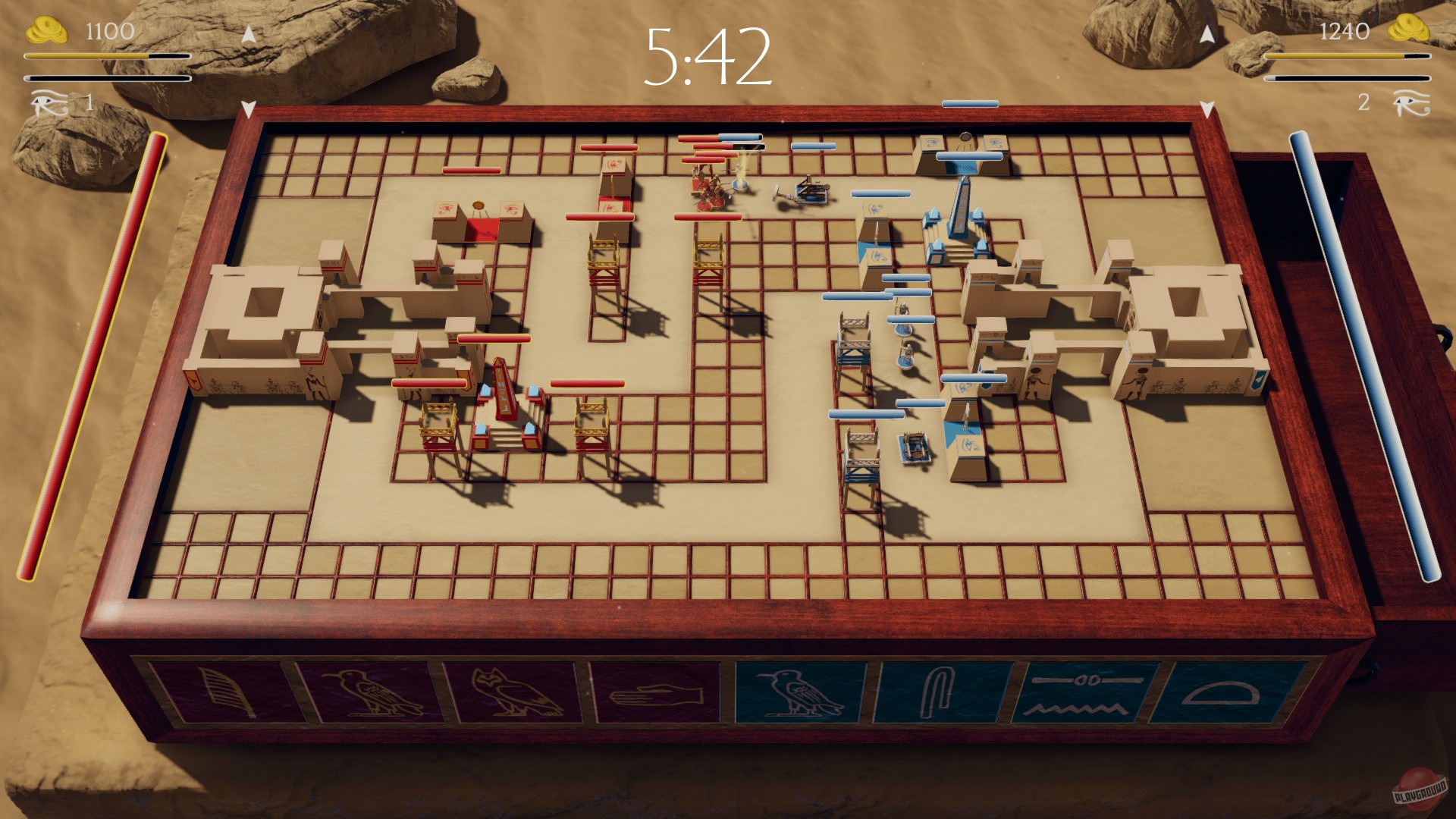Click the up arrow on the right HUD
This screenshot has width=1456, height=819.
click(1207, 33)
